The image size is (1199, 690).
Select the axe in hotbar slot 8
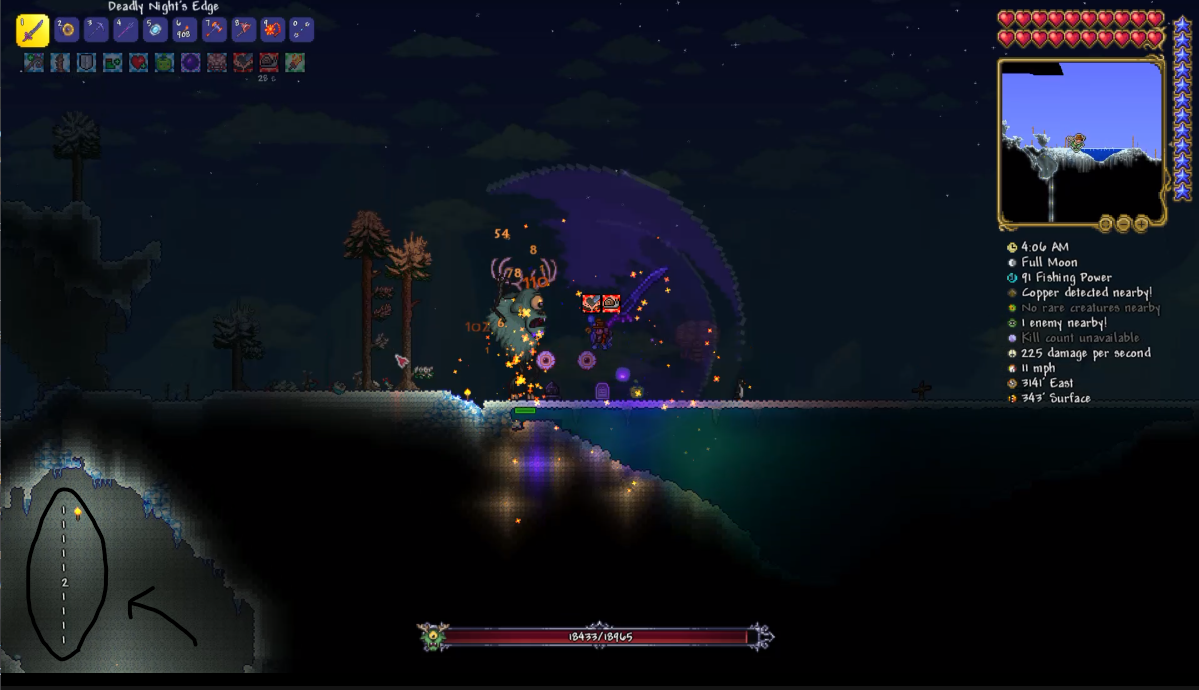point(243,30)
